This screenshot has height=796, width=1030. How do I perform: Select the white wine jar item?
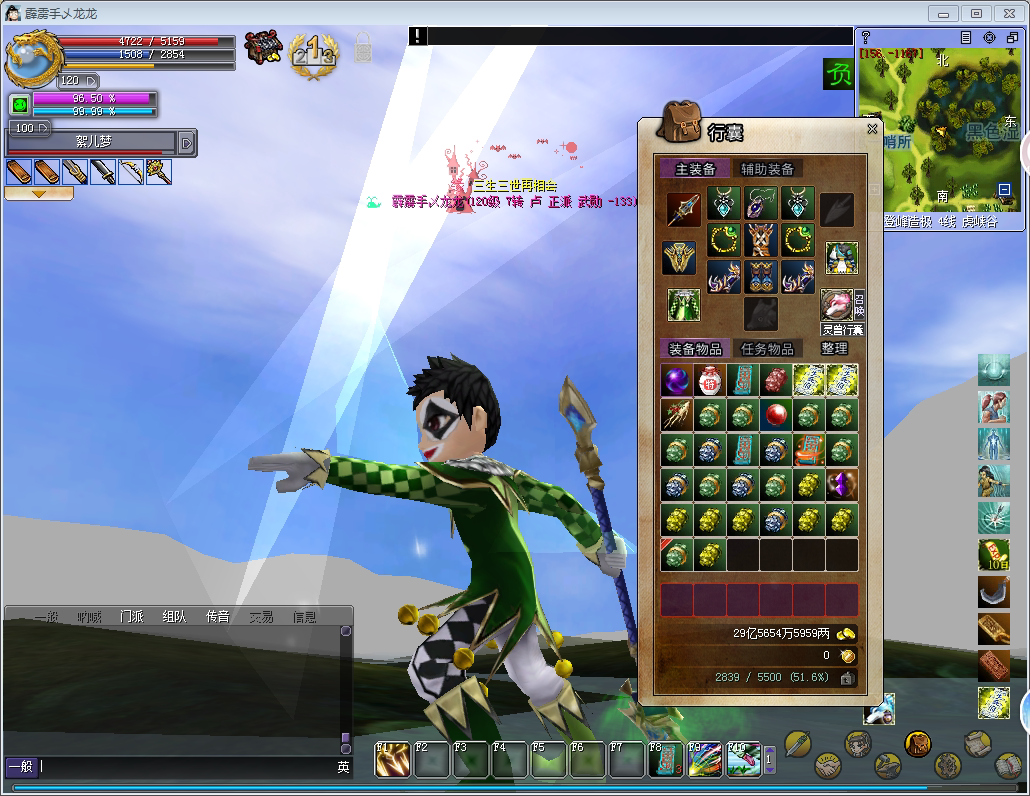[x=709, y=381]
